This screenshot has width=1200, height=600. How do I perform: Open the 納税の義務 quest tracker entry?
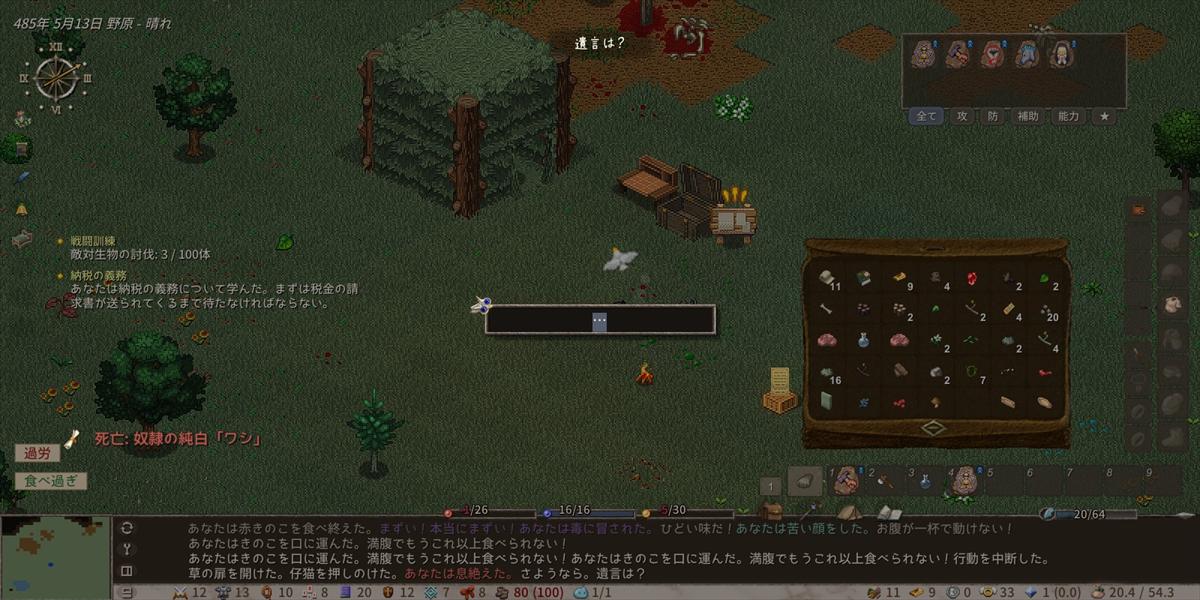pos(98,275)
